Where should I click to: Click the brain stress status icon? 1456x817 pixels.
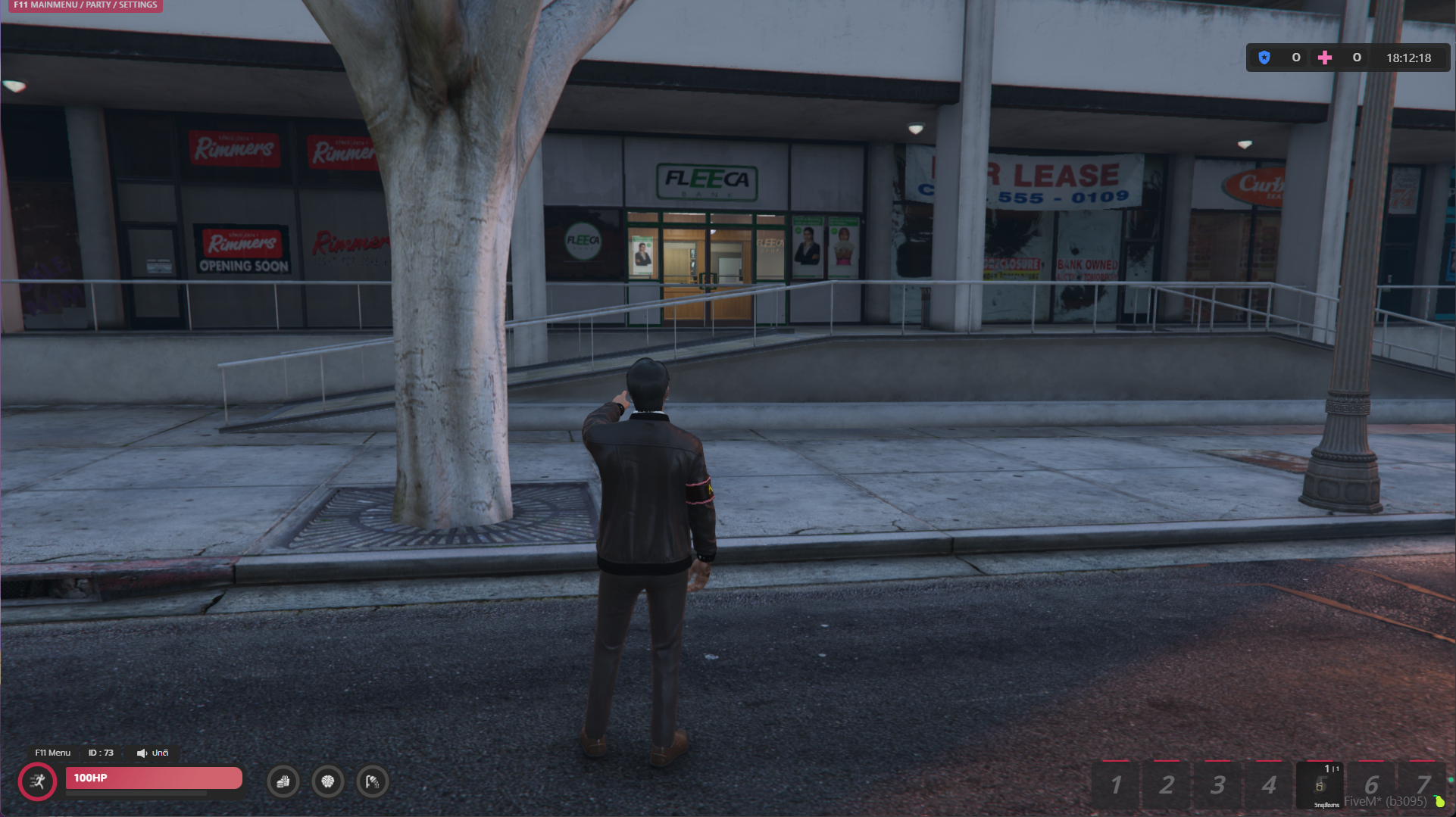[327, 781]
